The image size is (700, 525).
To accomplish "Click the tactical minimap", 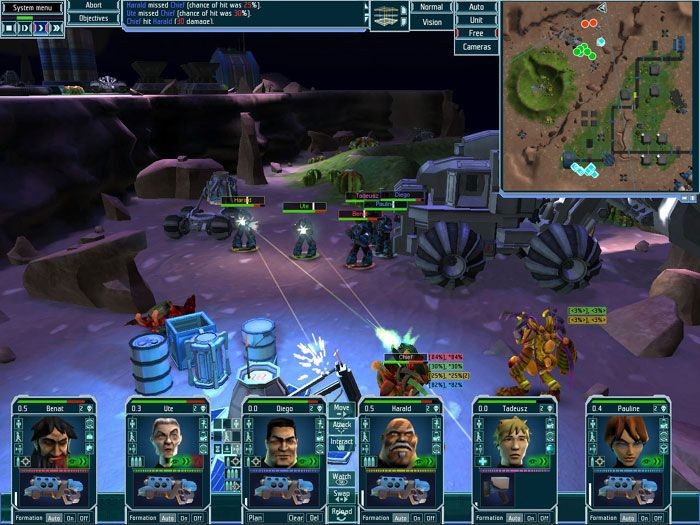I will [597, 97].
